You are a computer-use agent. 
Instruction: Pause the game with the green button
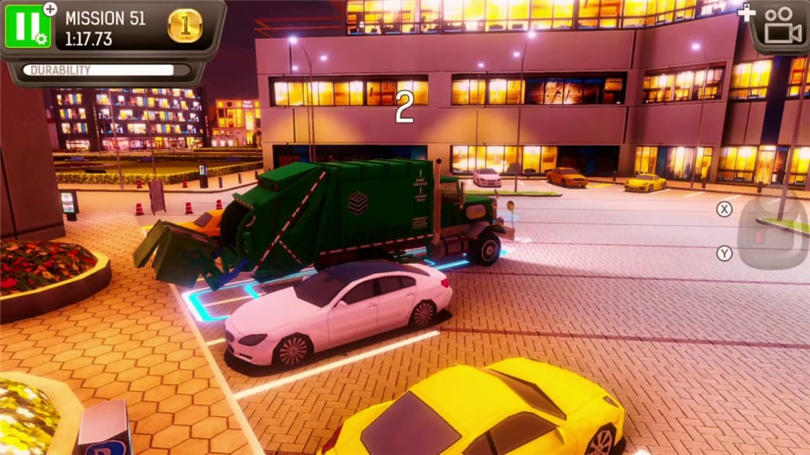click(x=27, y=25)
